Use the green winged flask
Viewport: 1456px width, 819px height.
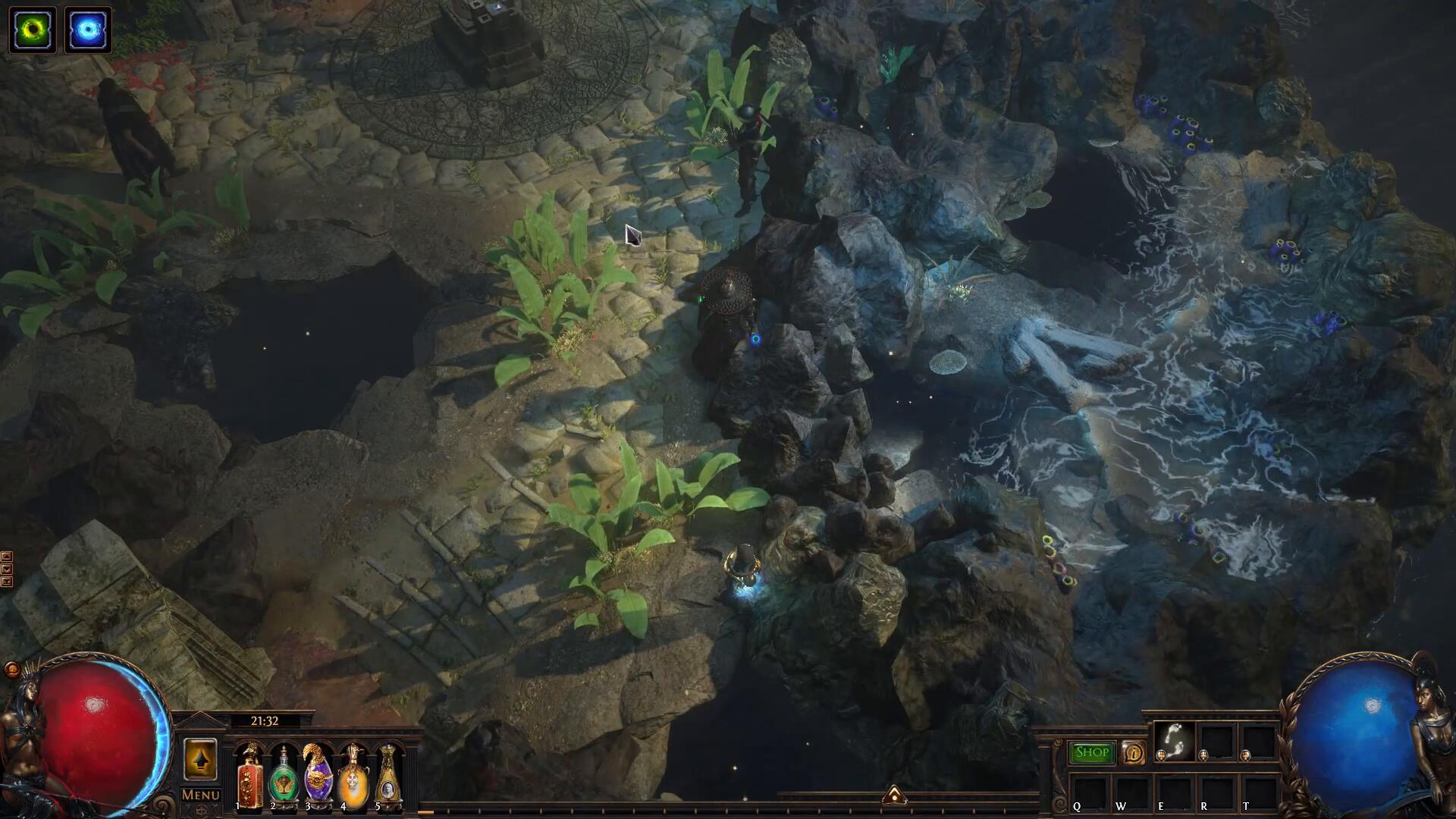point(284,777)
